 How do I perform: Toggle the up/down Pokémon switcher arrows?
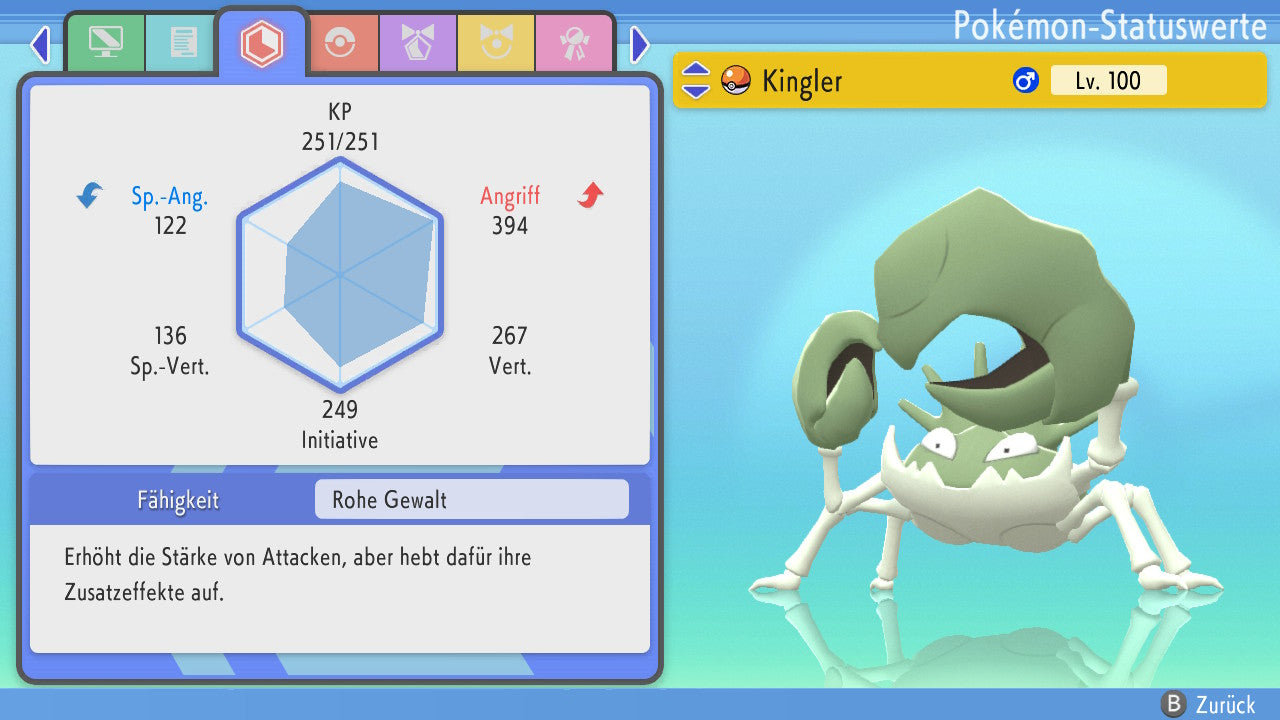pyautogui.click(x=696, y=80)
